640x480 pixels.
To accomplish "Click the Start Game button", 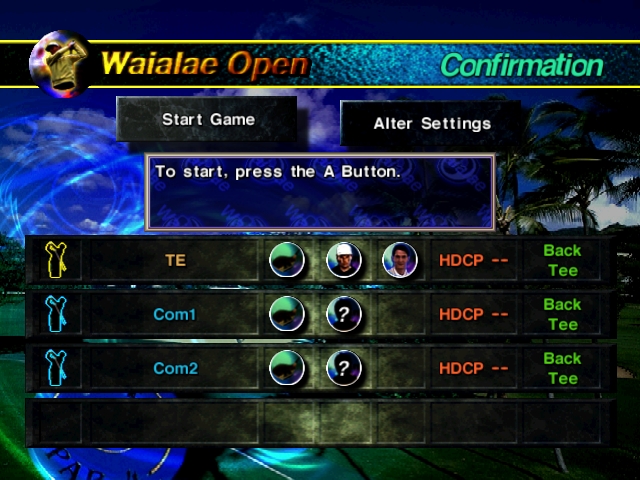I will [x=208, y=120].
